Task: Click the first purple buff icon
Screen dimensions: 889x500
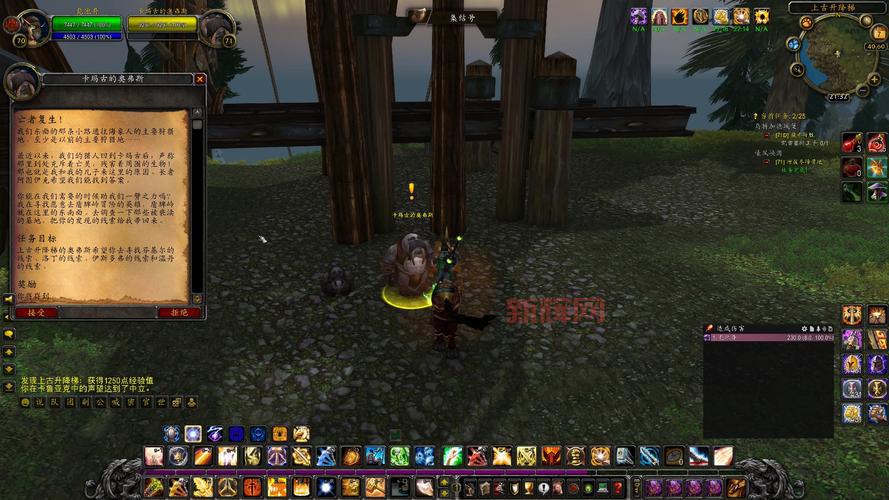Action: point(639,16)
